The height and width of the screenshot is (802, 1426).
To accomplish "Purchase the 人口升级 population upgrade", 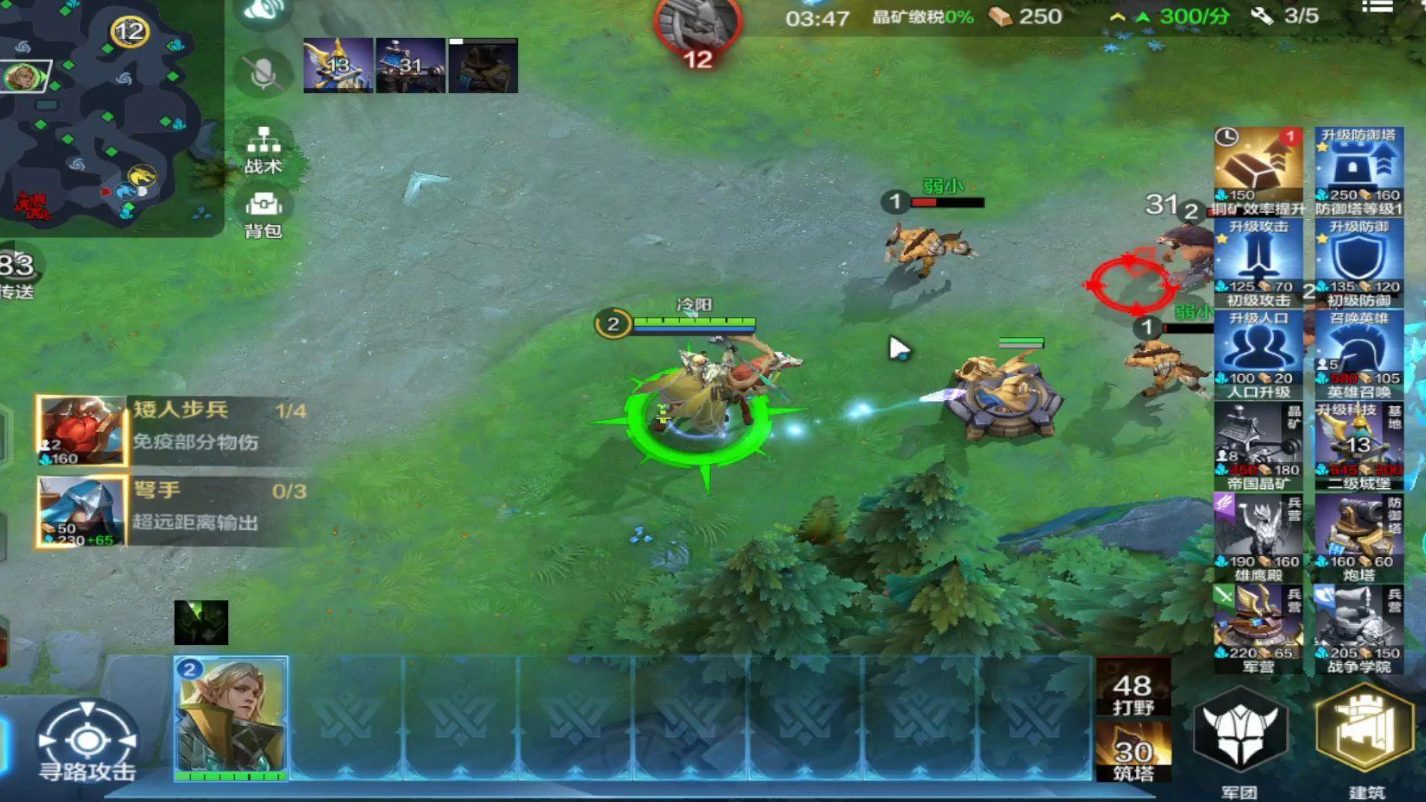I will (1258, 354).
